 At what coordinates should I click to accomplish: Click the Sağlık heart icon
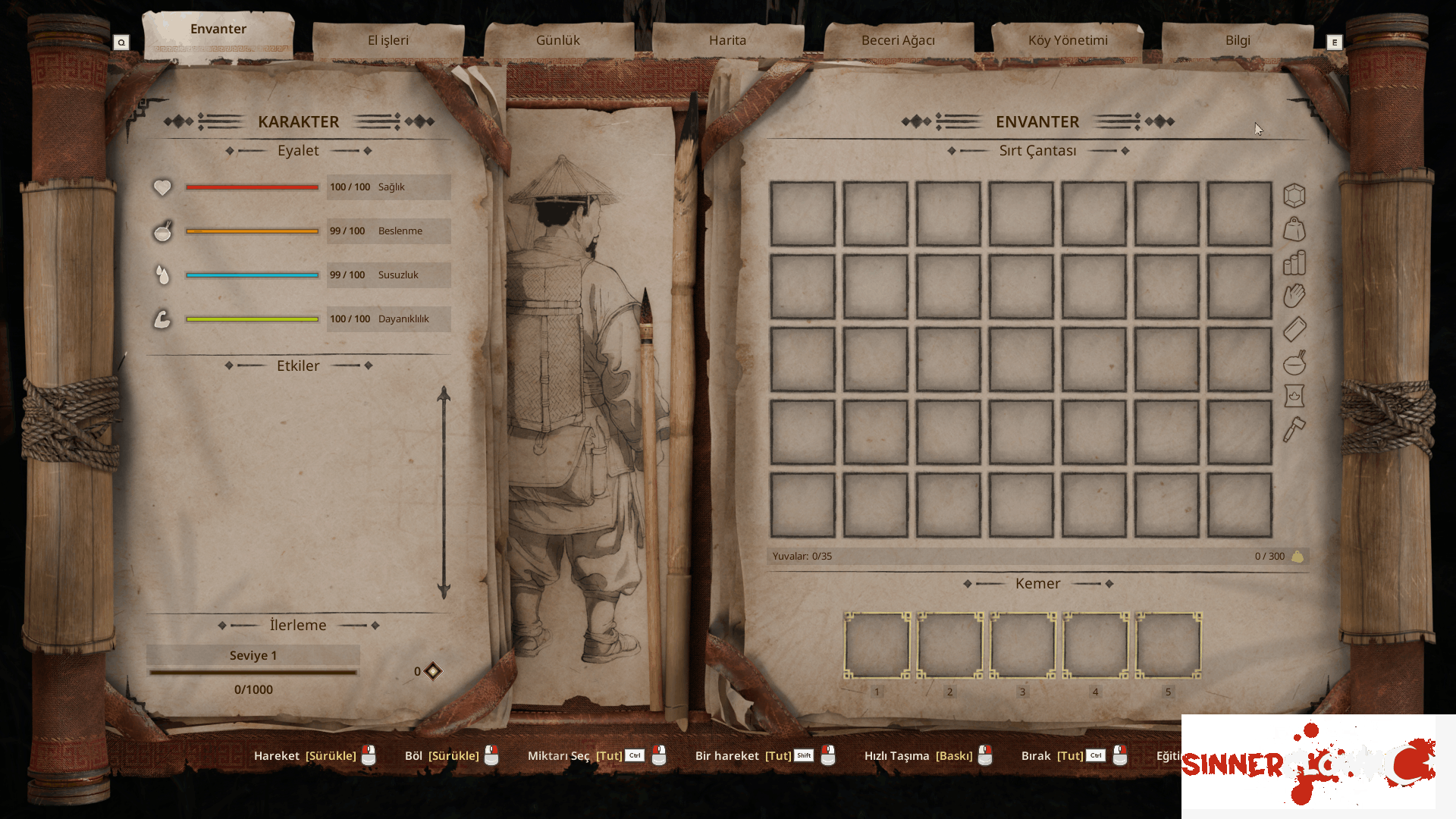tap(162, 187)
